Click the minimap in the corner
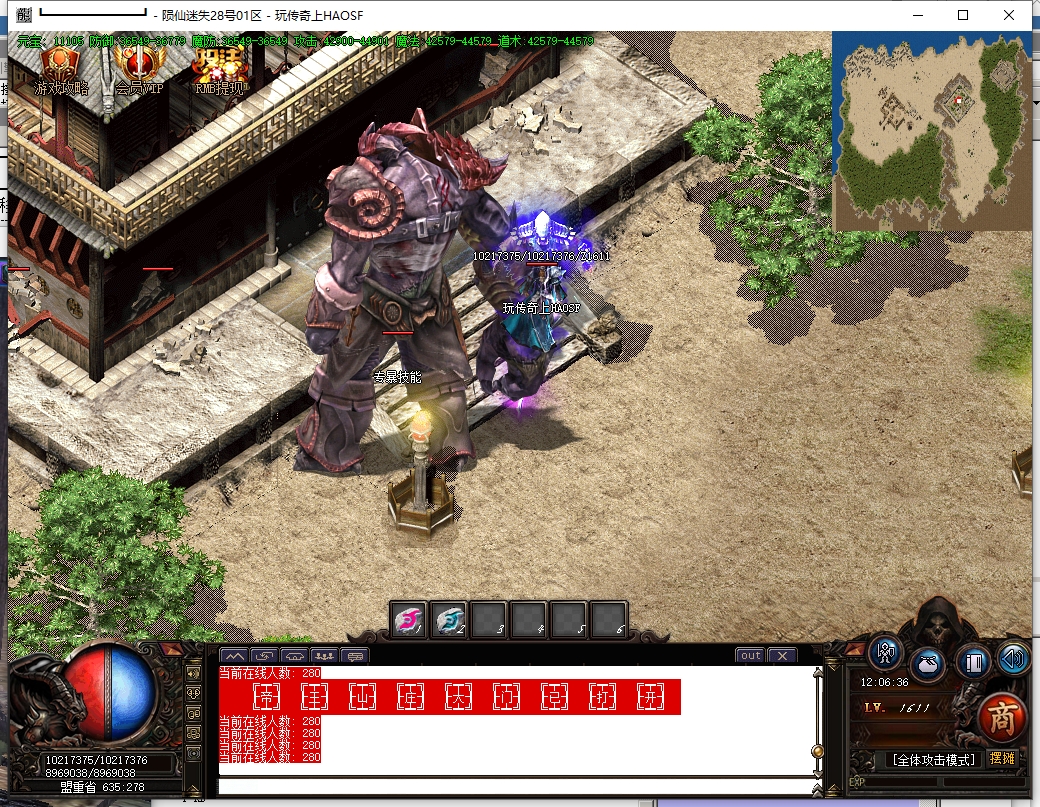Screen dimensions: 1040x807 coord(931,131)
